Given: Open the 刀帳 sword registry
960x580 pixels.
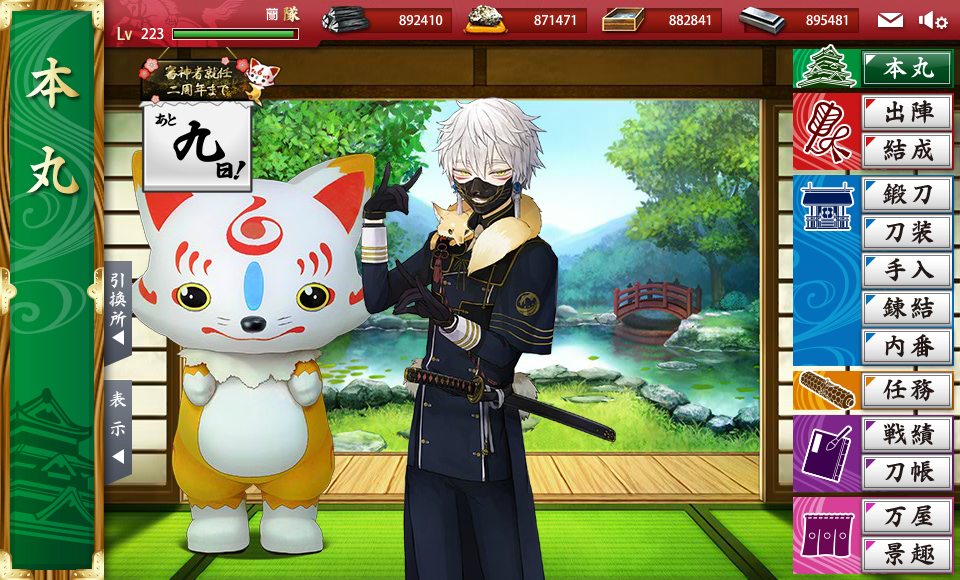Looking at the screenshot, I should [907, 472].
